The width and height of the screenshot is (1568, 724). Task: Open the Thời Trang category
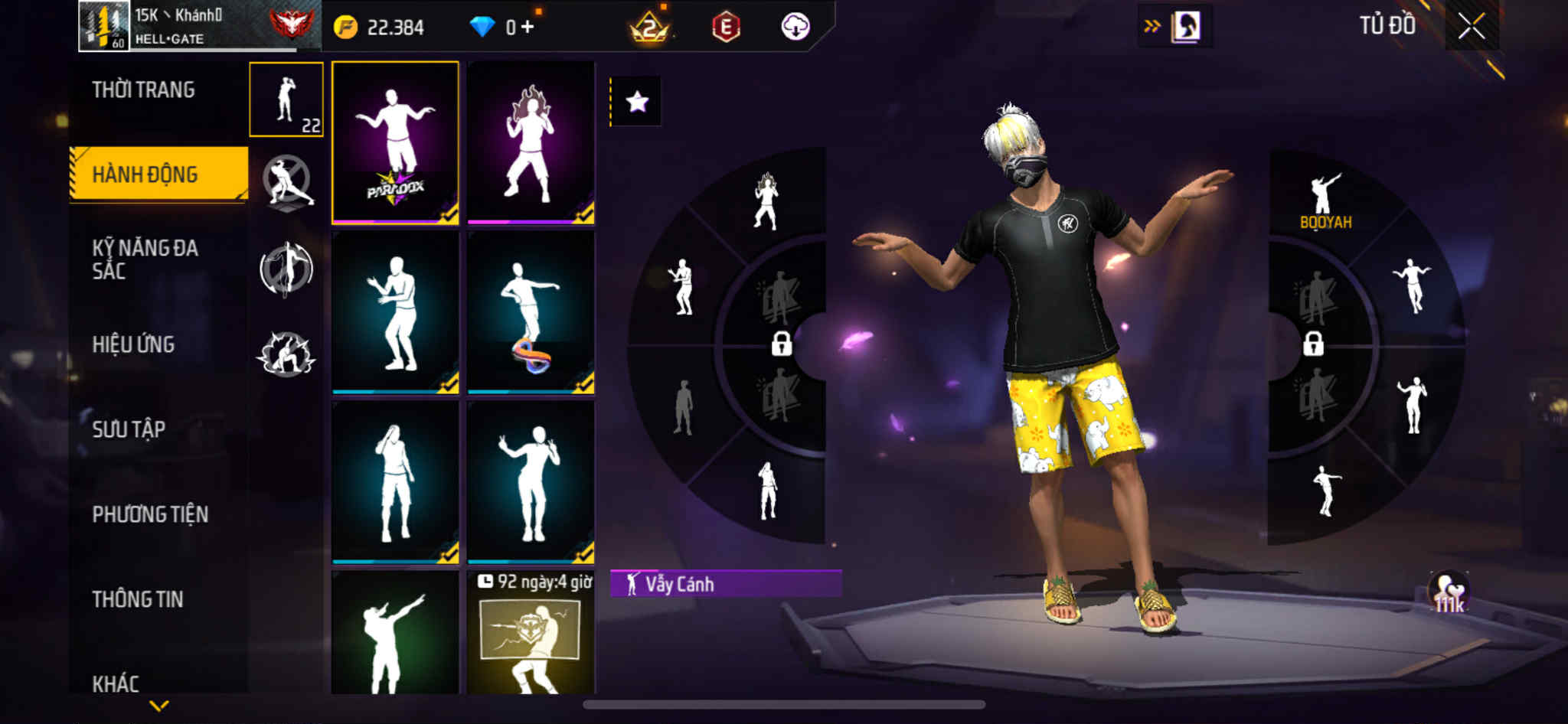143,90
